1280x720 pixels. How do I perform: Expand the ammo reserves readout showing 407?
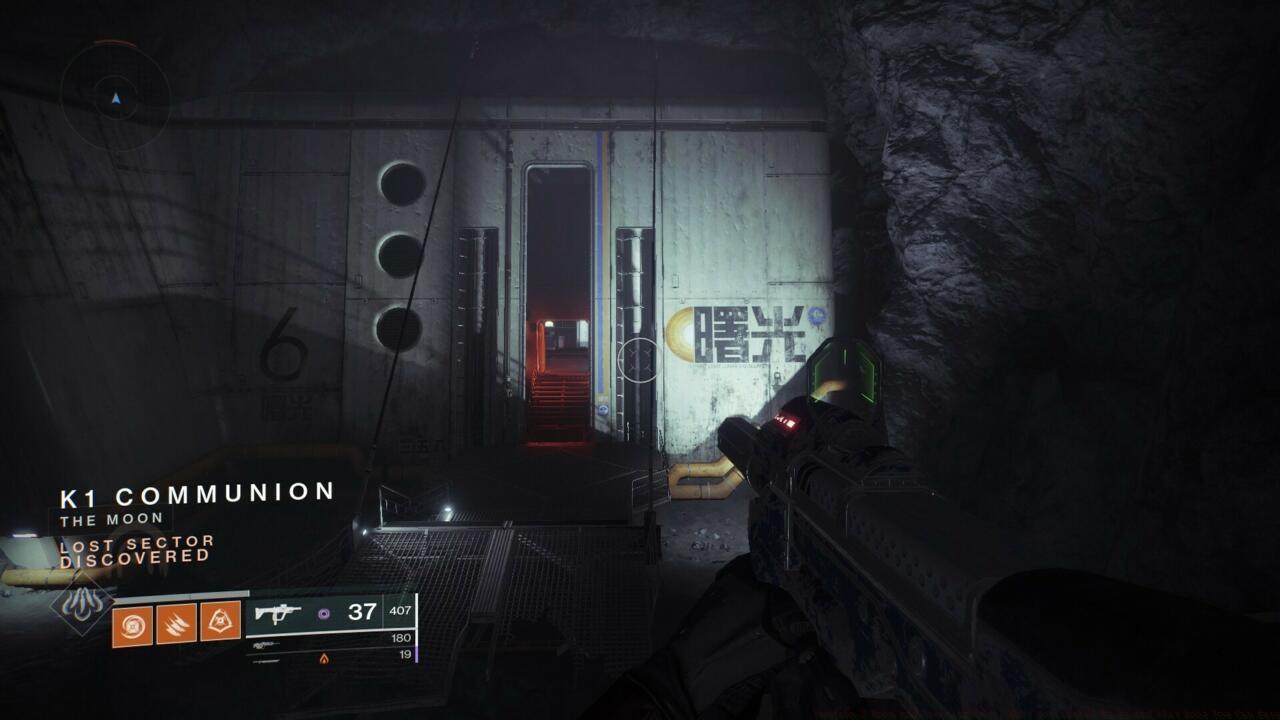[398, 609]
